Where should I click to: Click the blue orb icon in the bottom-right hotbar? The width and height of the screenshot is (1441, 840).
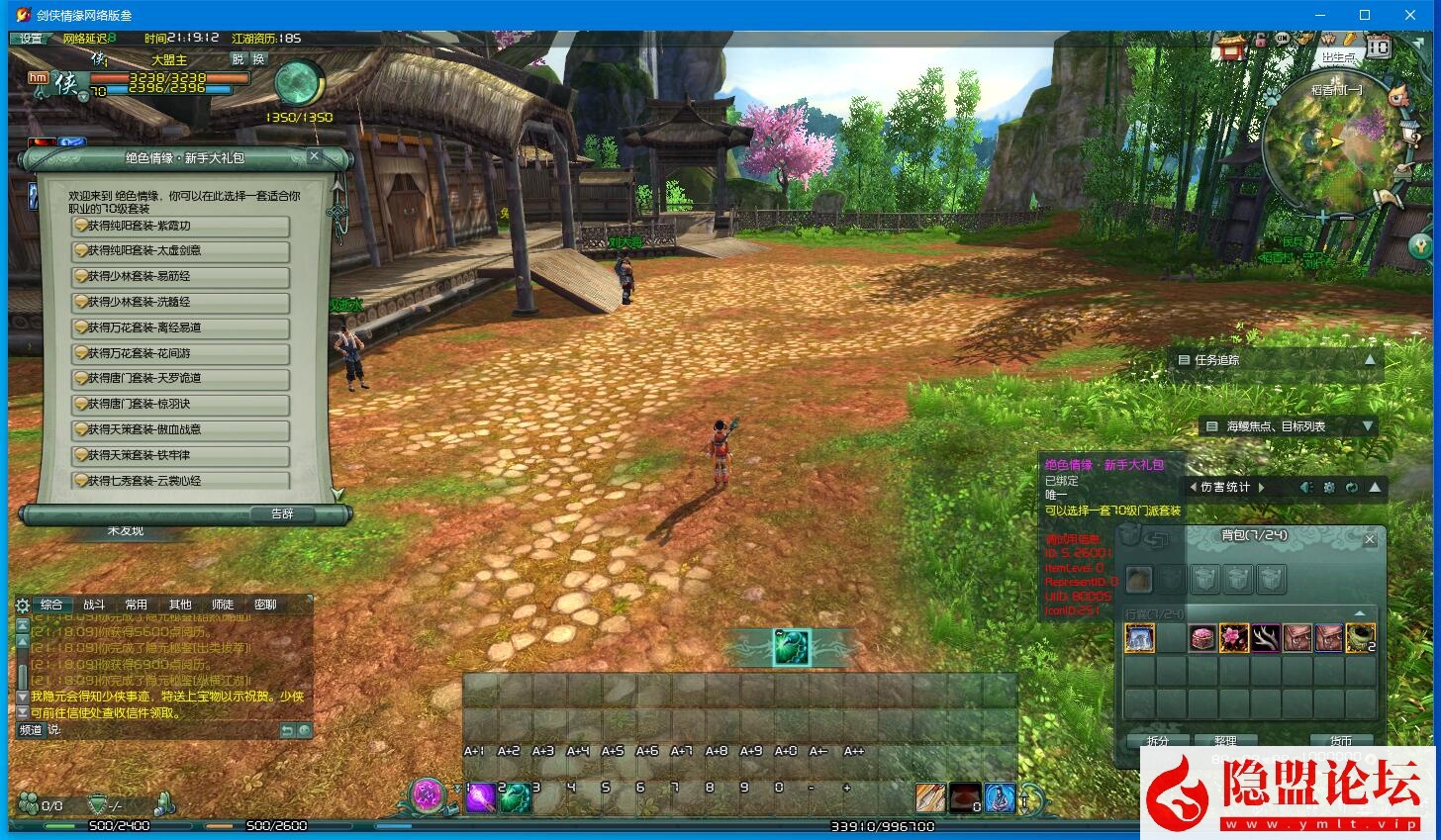(x=999, y=797)
